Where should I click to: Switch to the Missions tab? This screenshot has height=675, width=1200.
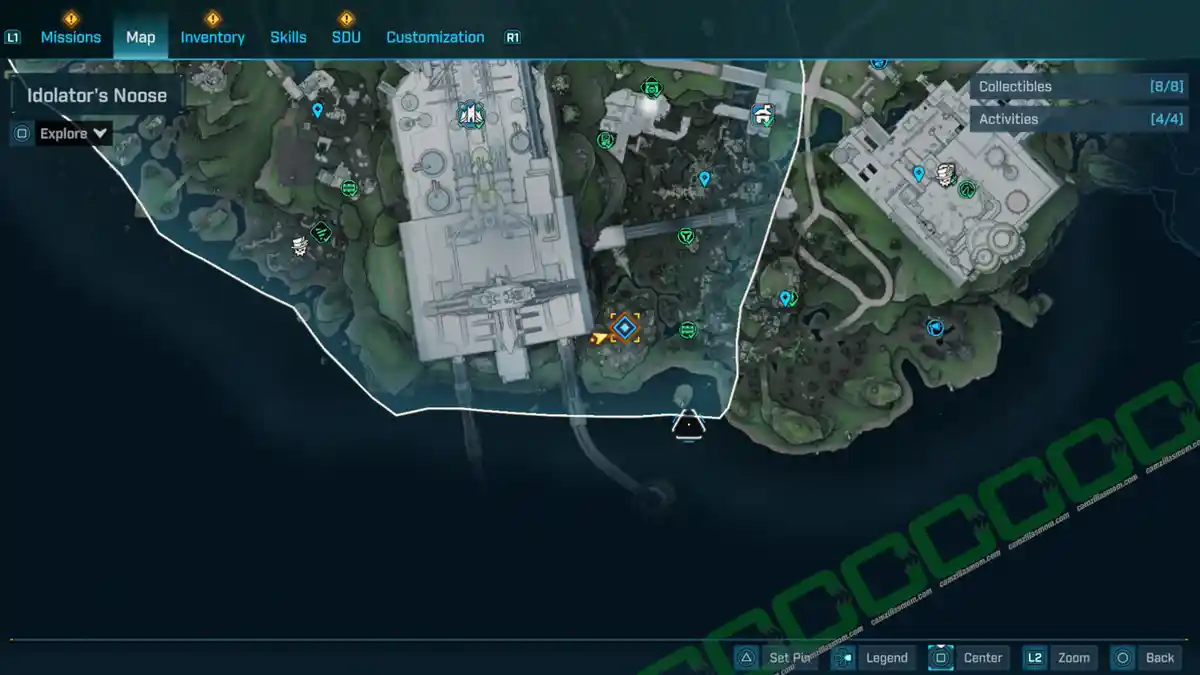(70, 37)
